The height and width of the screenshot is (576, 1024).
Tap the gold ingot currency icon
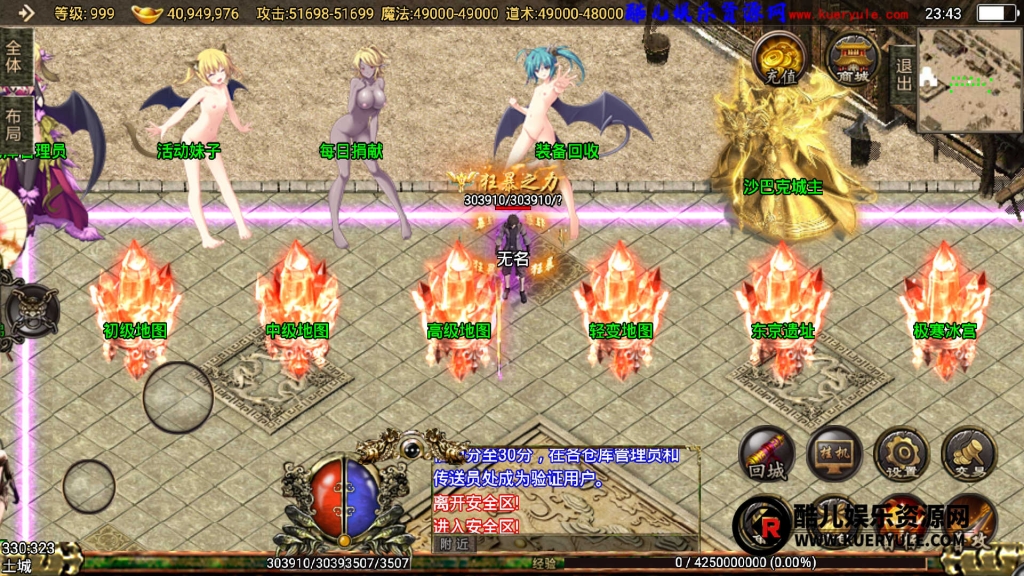pos(147,14)
